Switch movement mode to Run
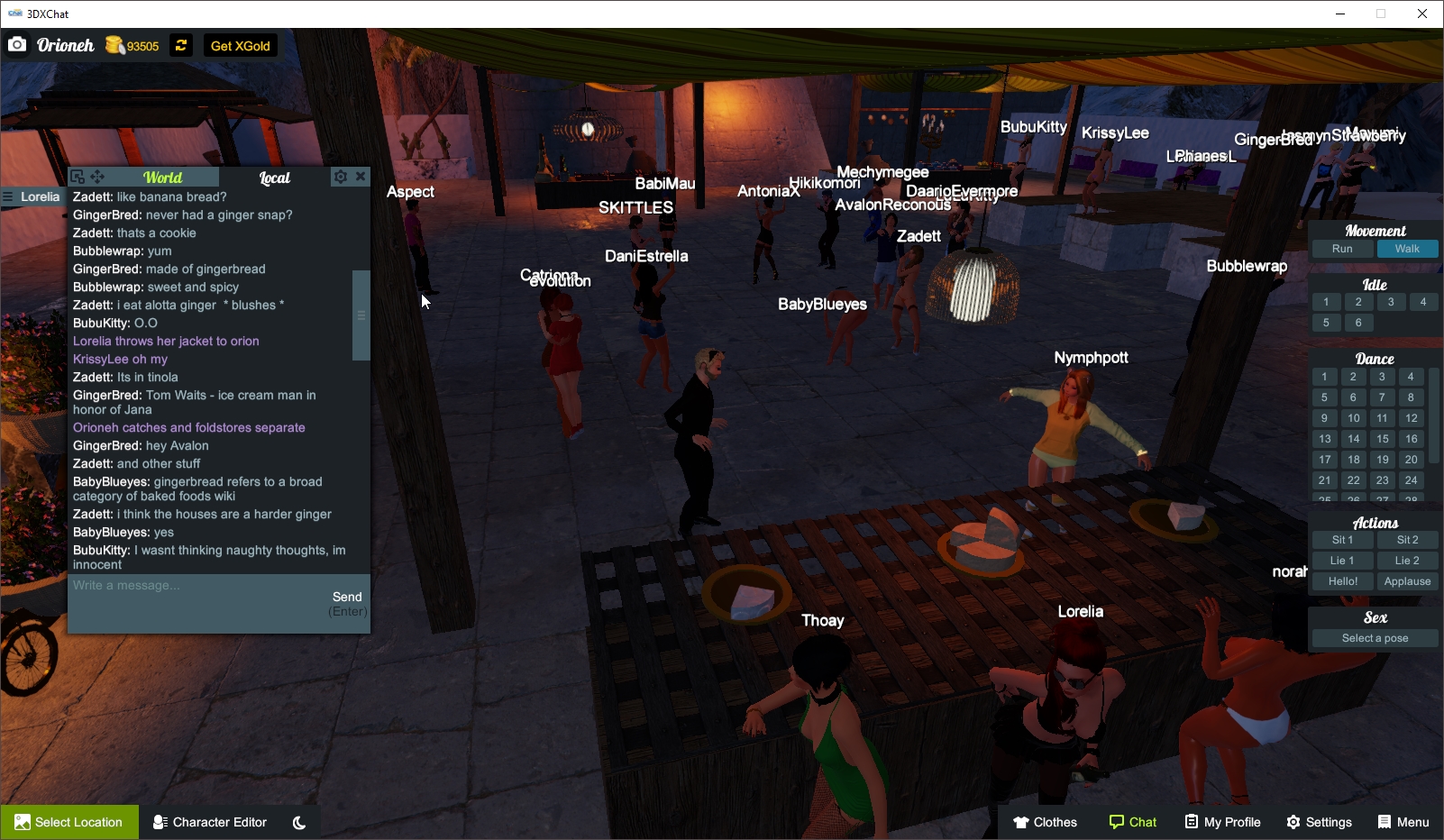The image size is (1444, 840). coord(1342,249)
